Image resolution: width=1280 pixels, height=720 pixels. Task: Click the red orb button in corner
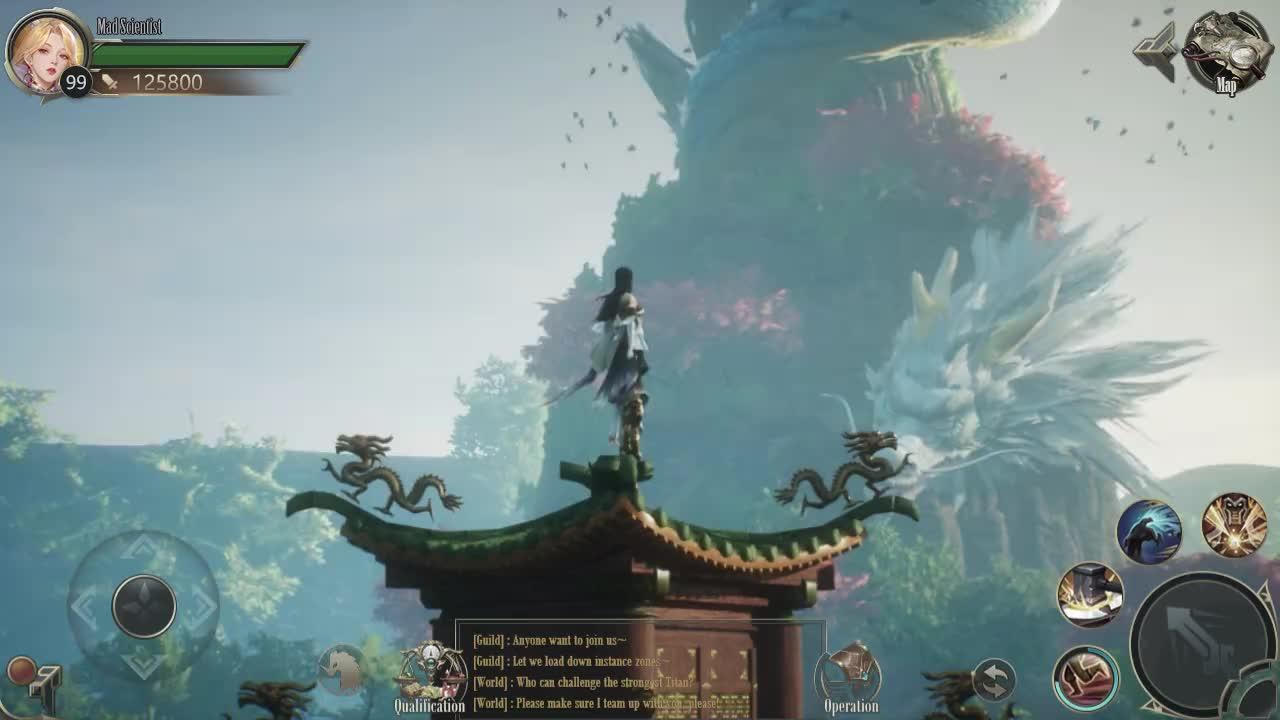20,670
